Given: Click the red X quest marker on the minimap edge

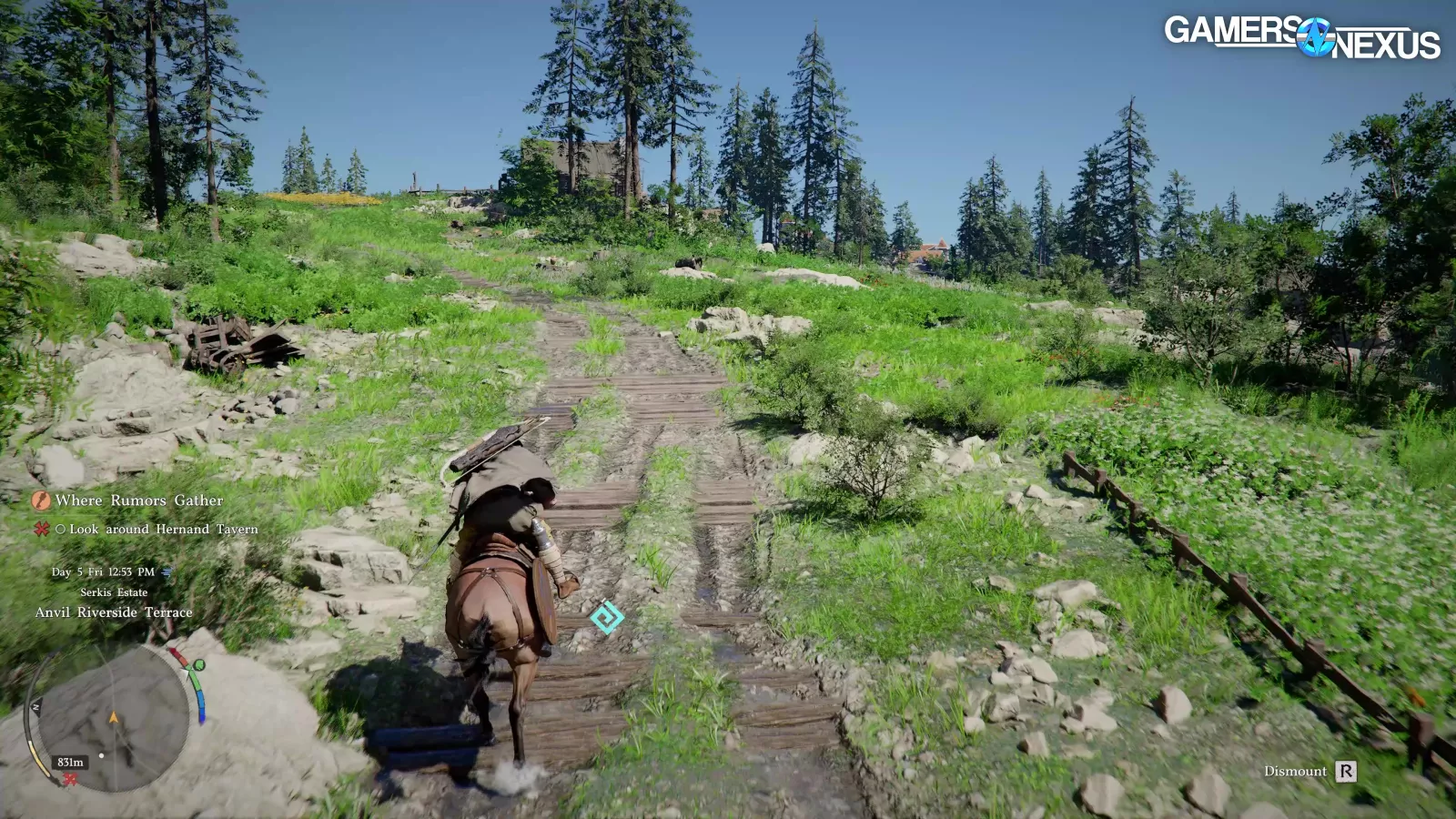Looking at the screenshot, I should pos(70,779).
